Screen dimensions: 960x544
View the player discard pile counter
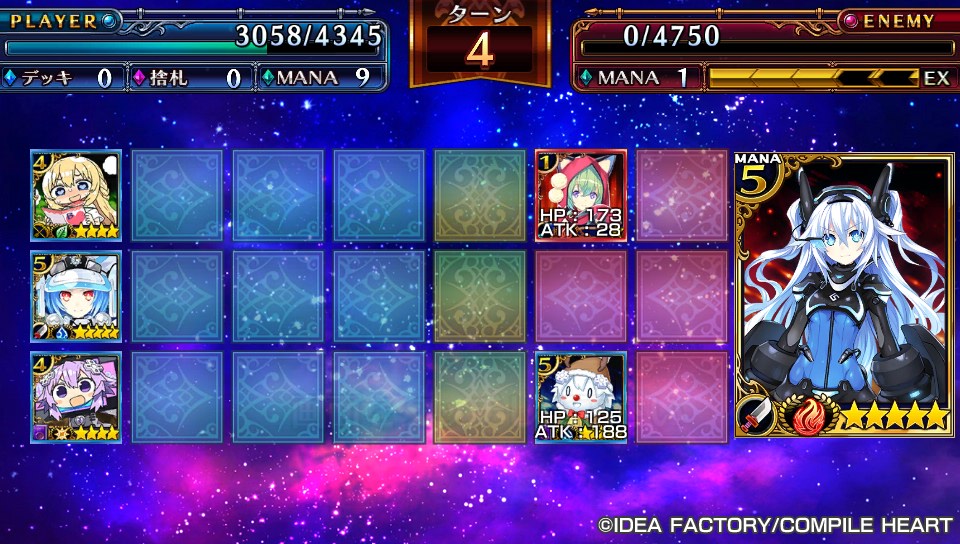click(189, 78)
